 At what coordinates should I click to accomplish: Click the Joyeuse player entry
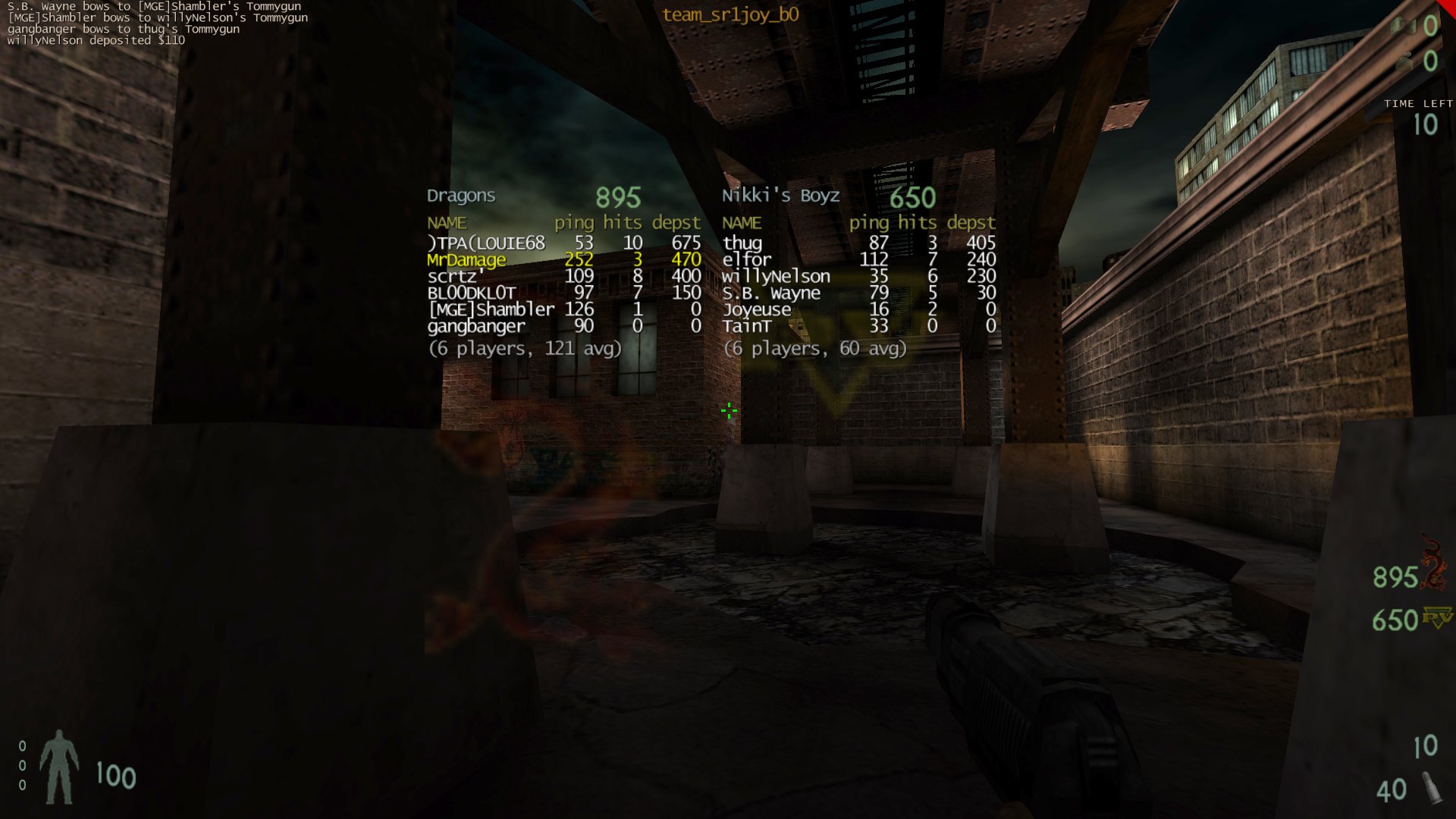pyautogui.click(x=756, y=310)
